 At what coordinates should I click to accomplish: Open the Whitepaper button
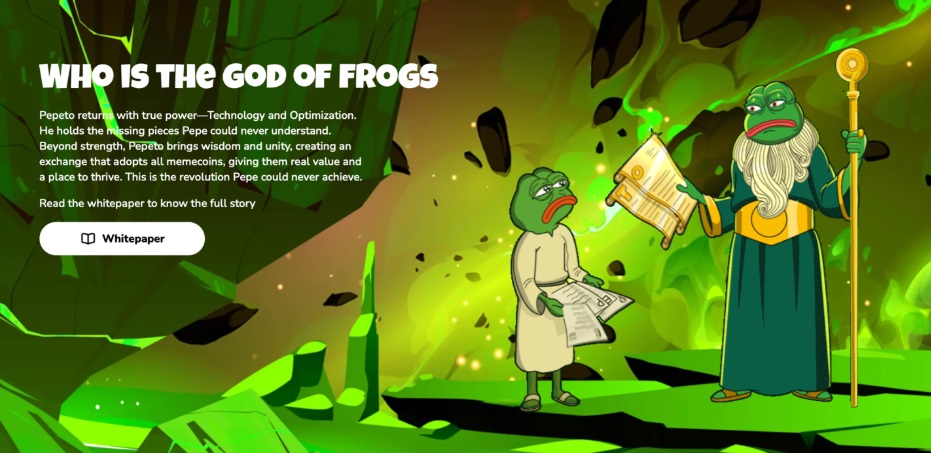(122, 239)
